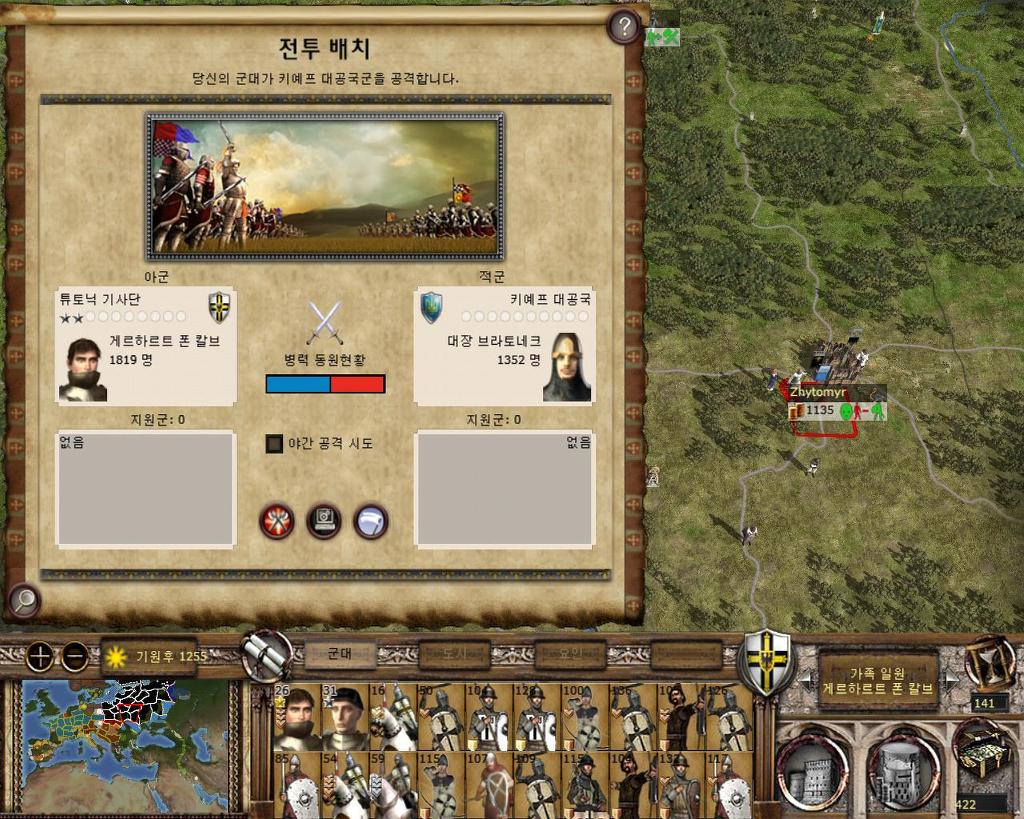Select enemy captain 브라토네크's portrait
This screenshot has height=819, width=1024.
pos(567,367)
